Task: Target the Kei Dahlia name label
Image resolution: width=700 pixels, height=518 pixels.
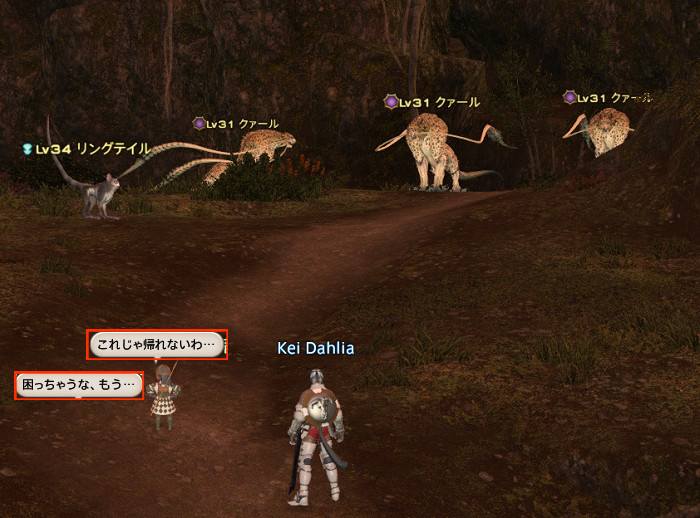Action: (x=315, y=348)
